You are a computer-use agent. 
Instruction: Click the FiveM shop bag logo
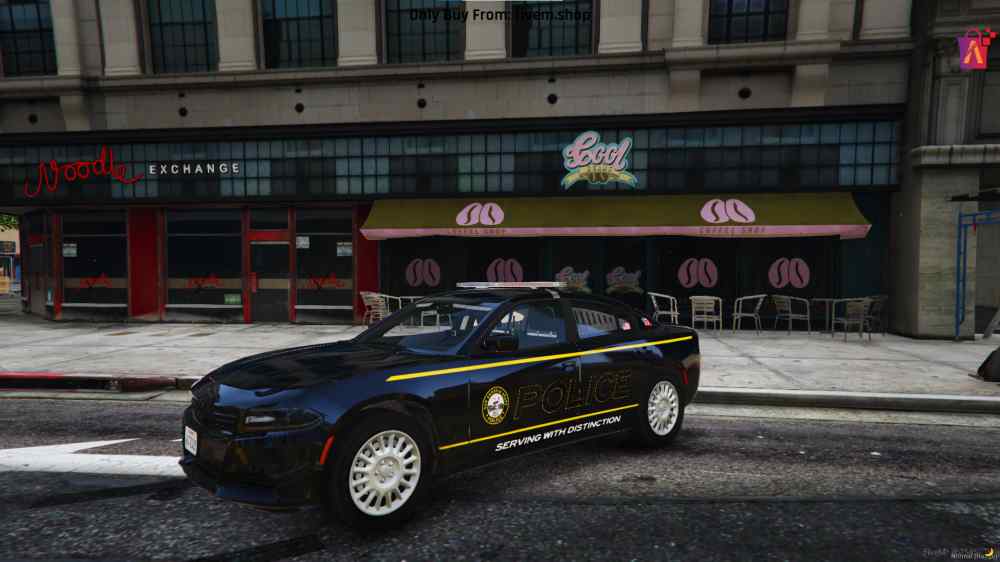click(x=973, y=49)
